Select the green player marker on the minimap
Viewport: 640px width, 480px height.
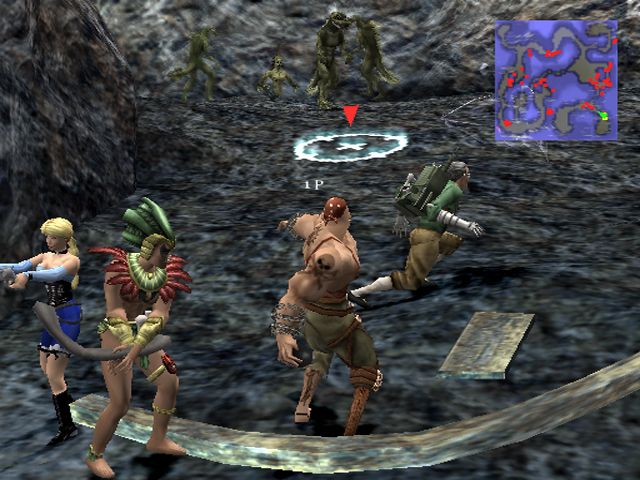click(604, 116)
